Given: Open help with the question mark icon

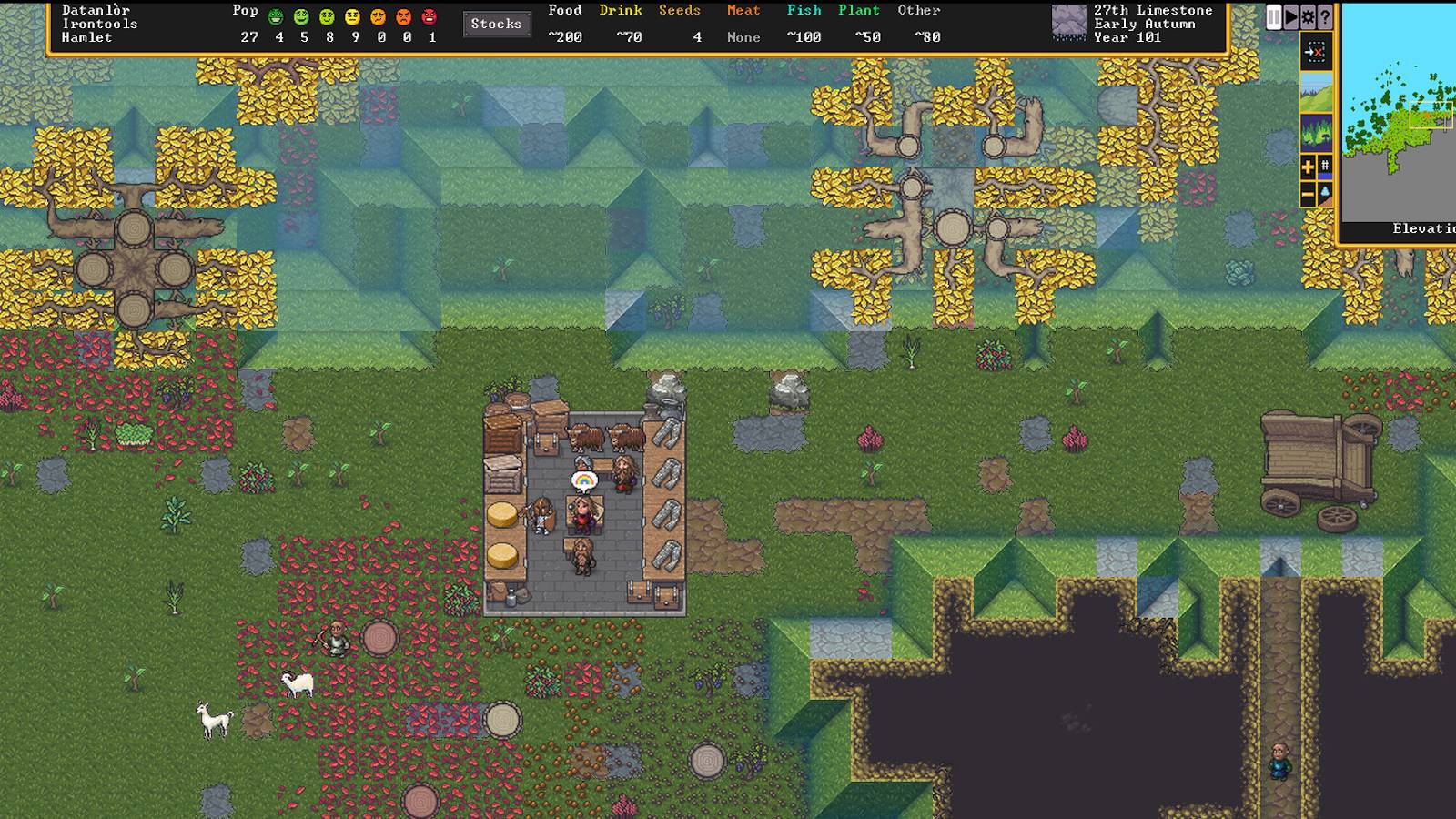Looking at the screenshot, I should point(1325,16).
